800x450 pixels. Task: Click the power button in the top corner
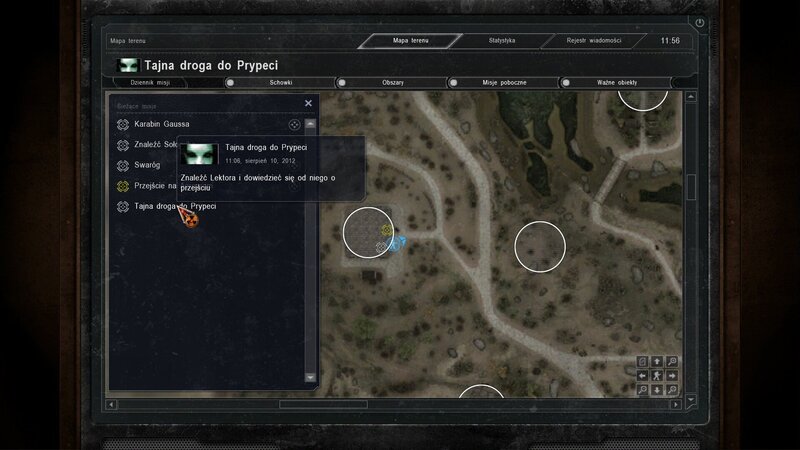(x=699, y=22)
